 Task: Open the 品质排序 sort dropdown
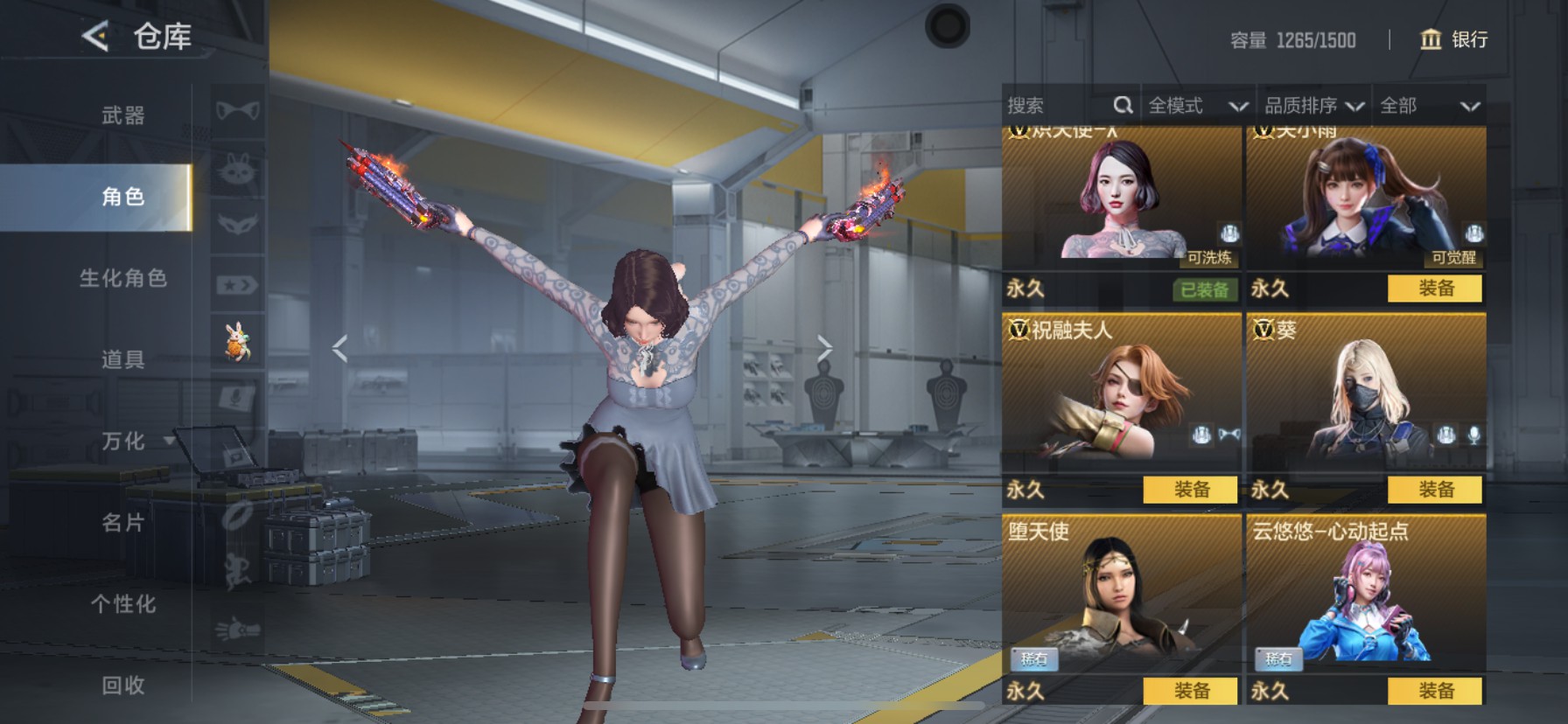(x=1313, y=106)
